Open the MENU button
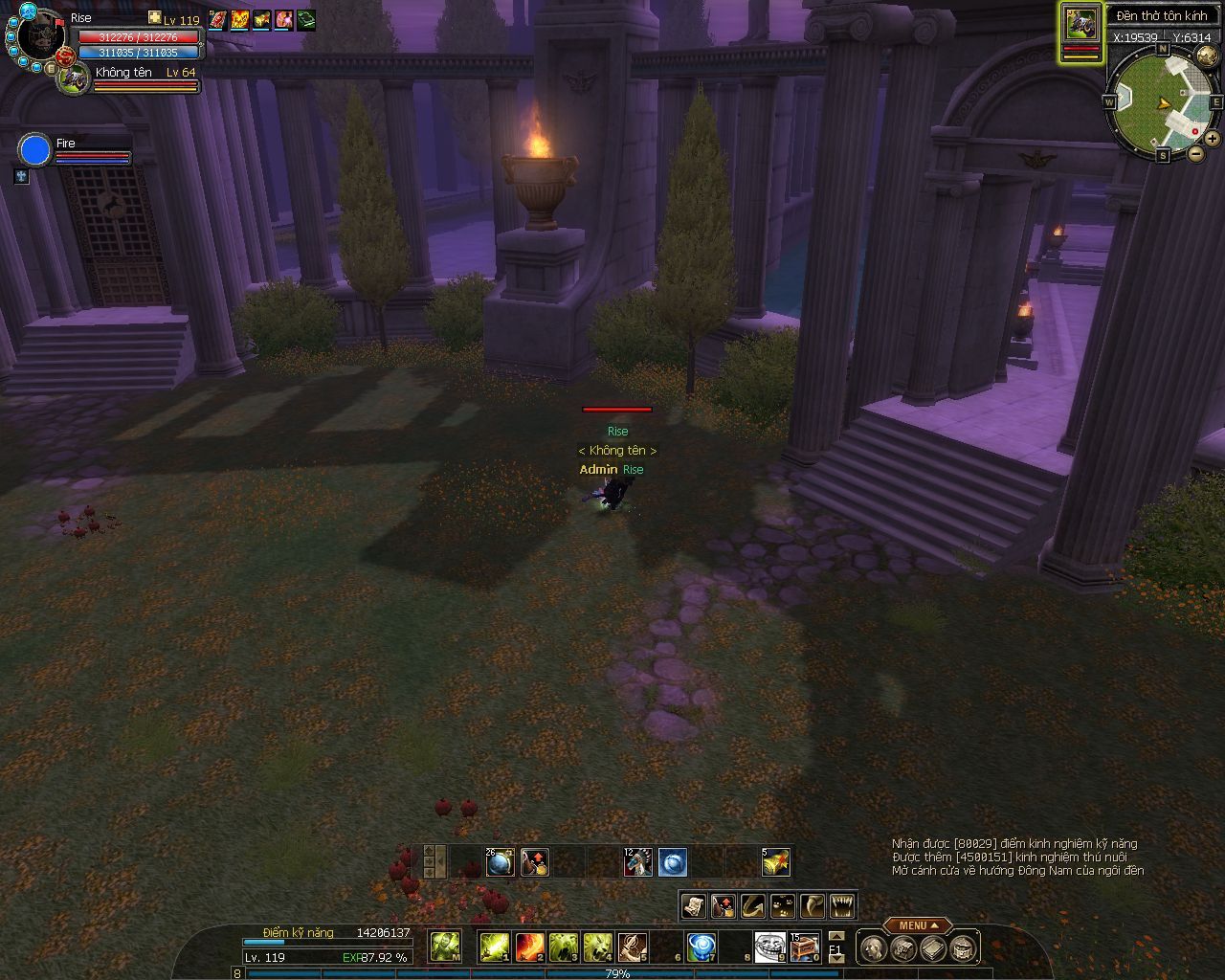1225x980 pixels. point(917,925)
